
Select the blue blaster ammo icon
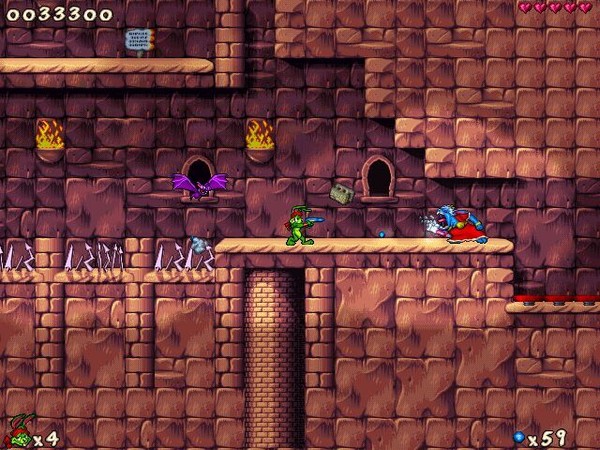point(519,438)
